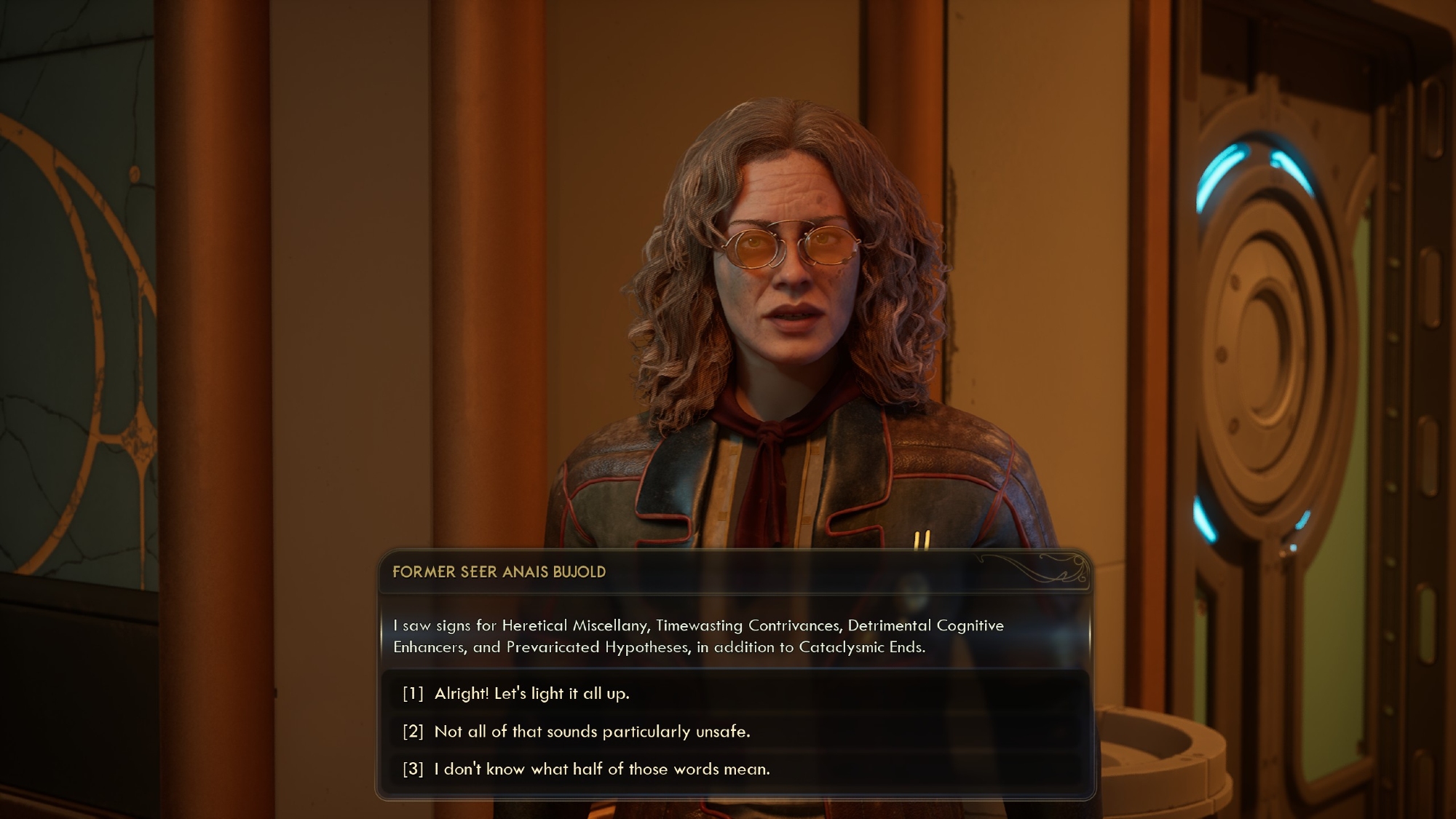Pick "I don't know what half of those words mean."

(x=601, y=769)
